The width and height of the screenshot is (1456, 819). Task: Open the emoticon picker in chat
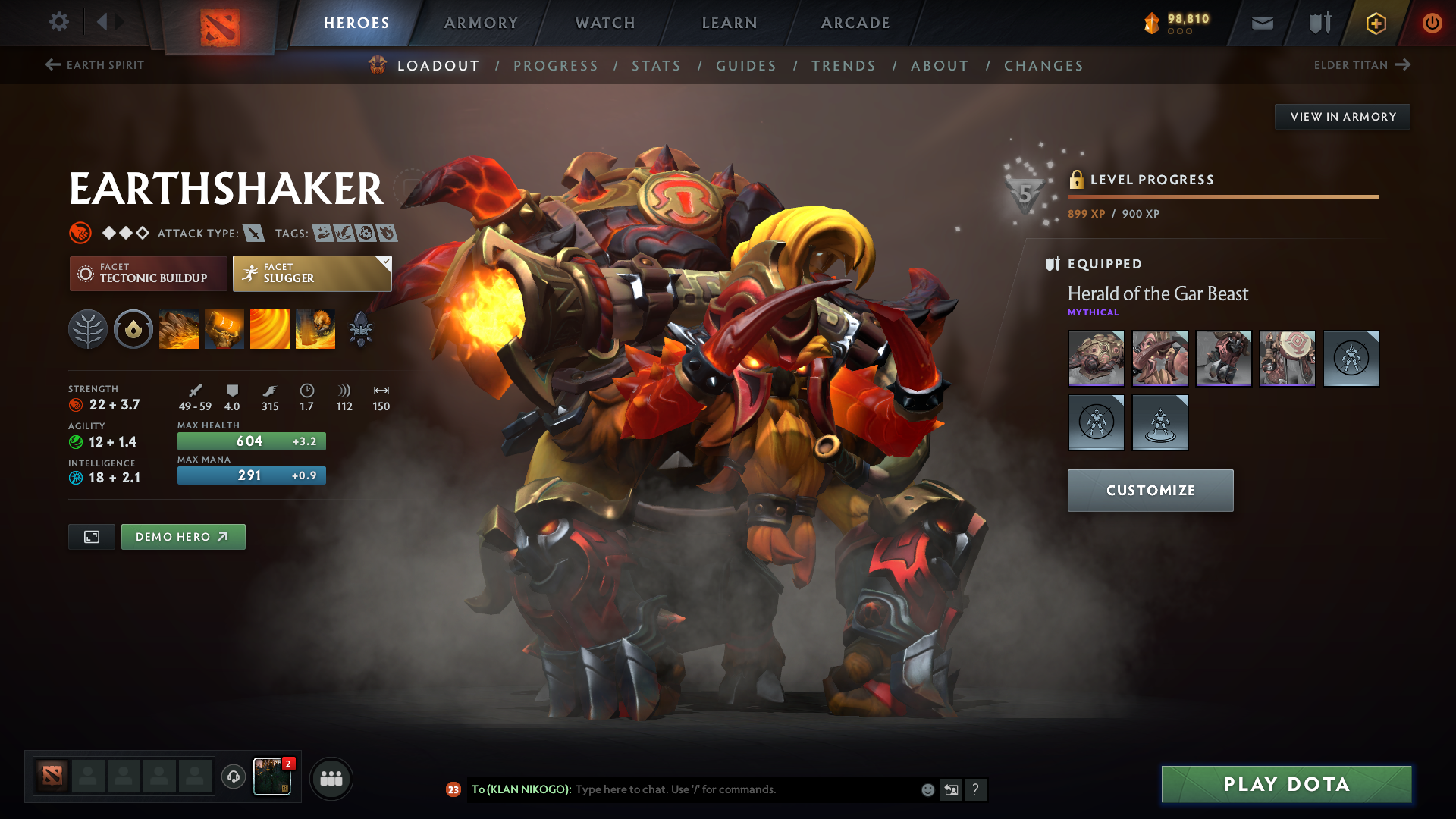click(927, 789)
